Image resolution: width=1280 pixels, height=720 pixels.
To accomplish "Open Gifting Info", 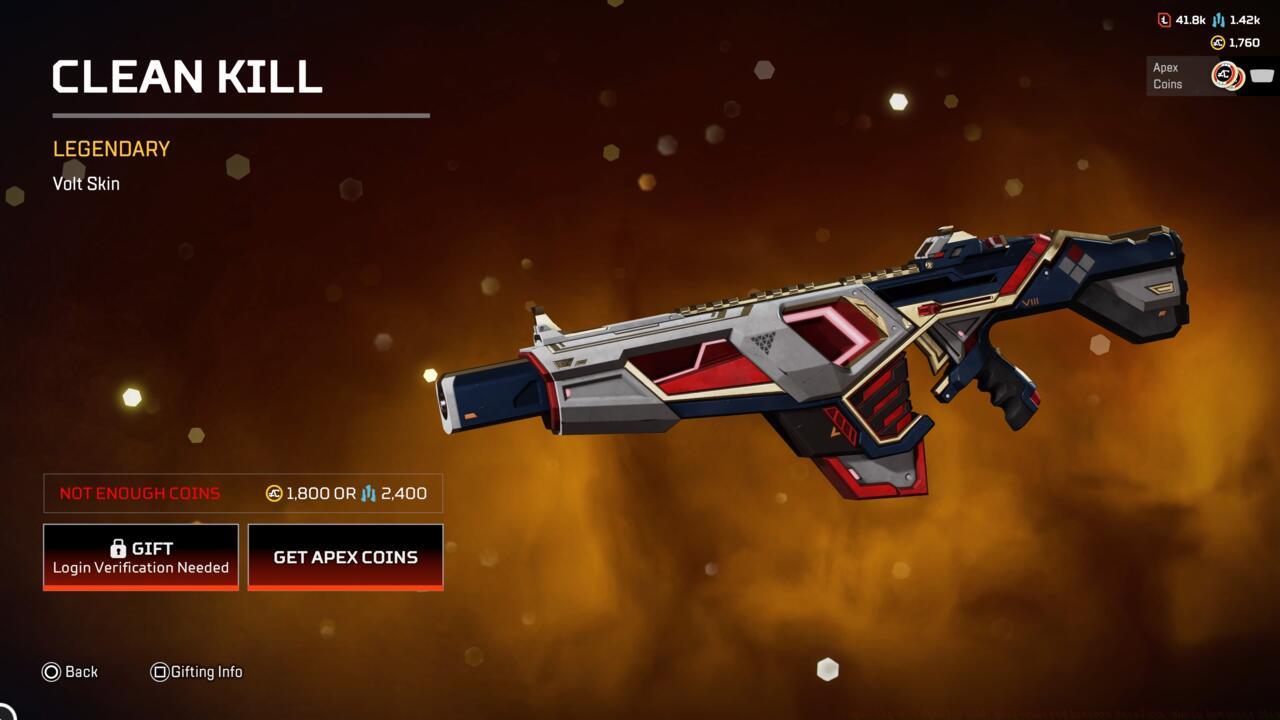I will pyautogui.click(x=208, y=672).
